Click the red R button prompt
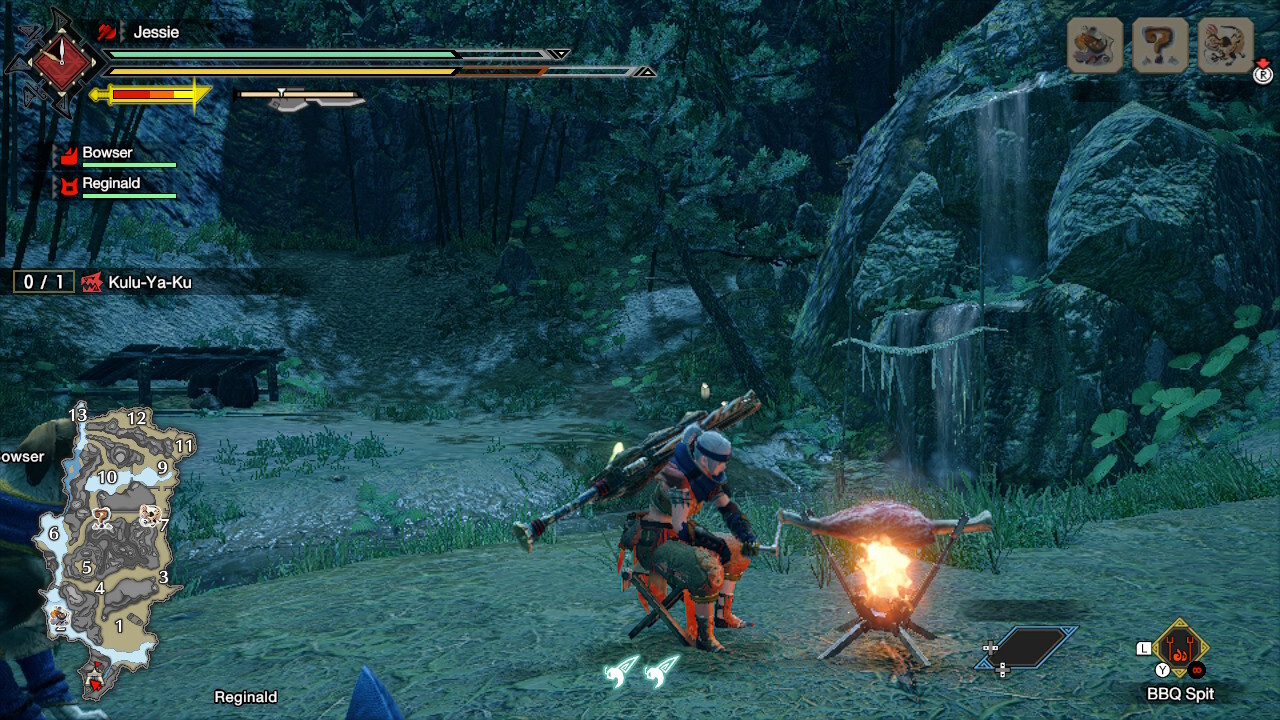Image resolution: width=1280 pixels, height=720 pixels. coord(1262,74)
